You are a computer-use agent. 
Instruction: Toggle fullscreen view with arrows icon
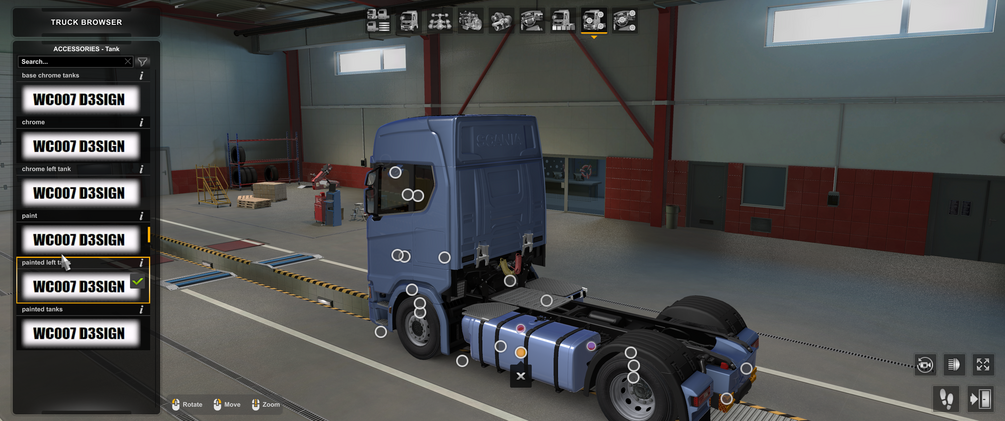pos(983,365)
